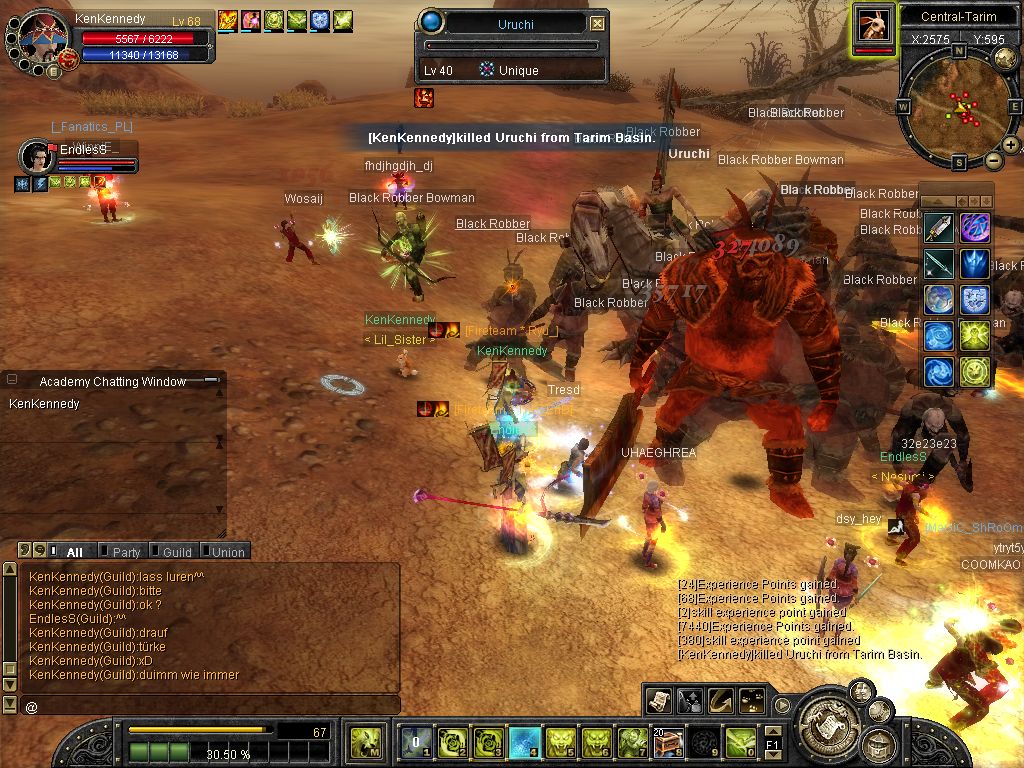This screenshot has height=768, width=1024.
Task: Select party member EndlesS portrait
Action: pyautogui.click(x=37, y=157)
